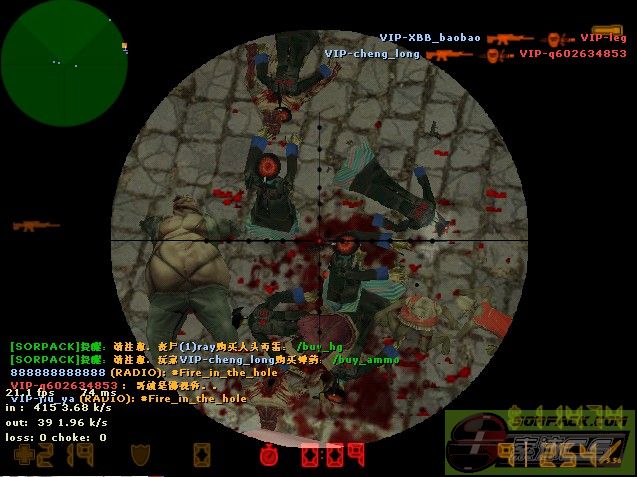Select the VIP-XBB_baobao kill feed entry
The height and width of the screenshot is (477, 637).
tap(430, 38)
